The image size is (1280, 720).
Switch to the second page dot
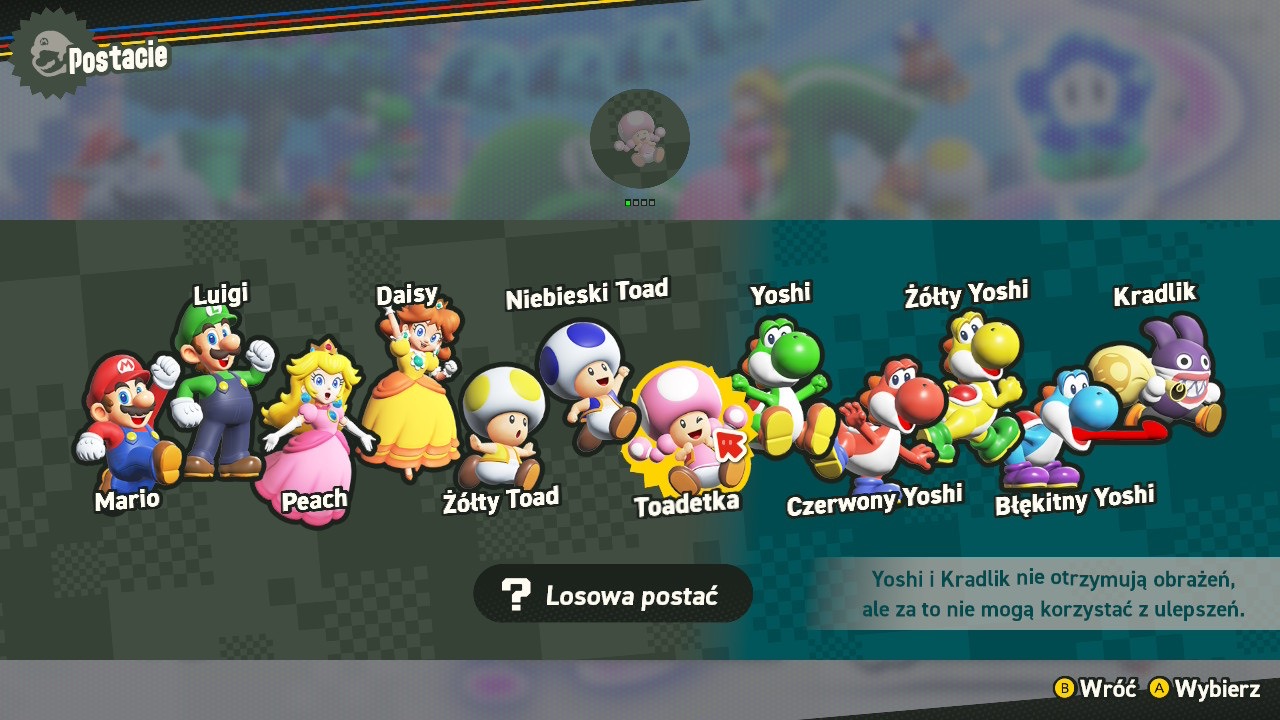point(634,203)
